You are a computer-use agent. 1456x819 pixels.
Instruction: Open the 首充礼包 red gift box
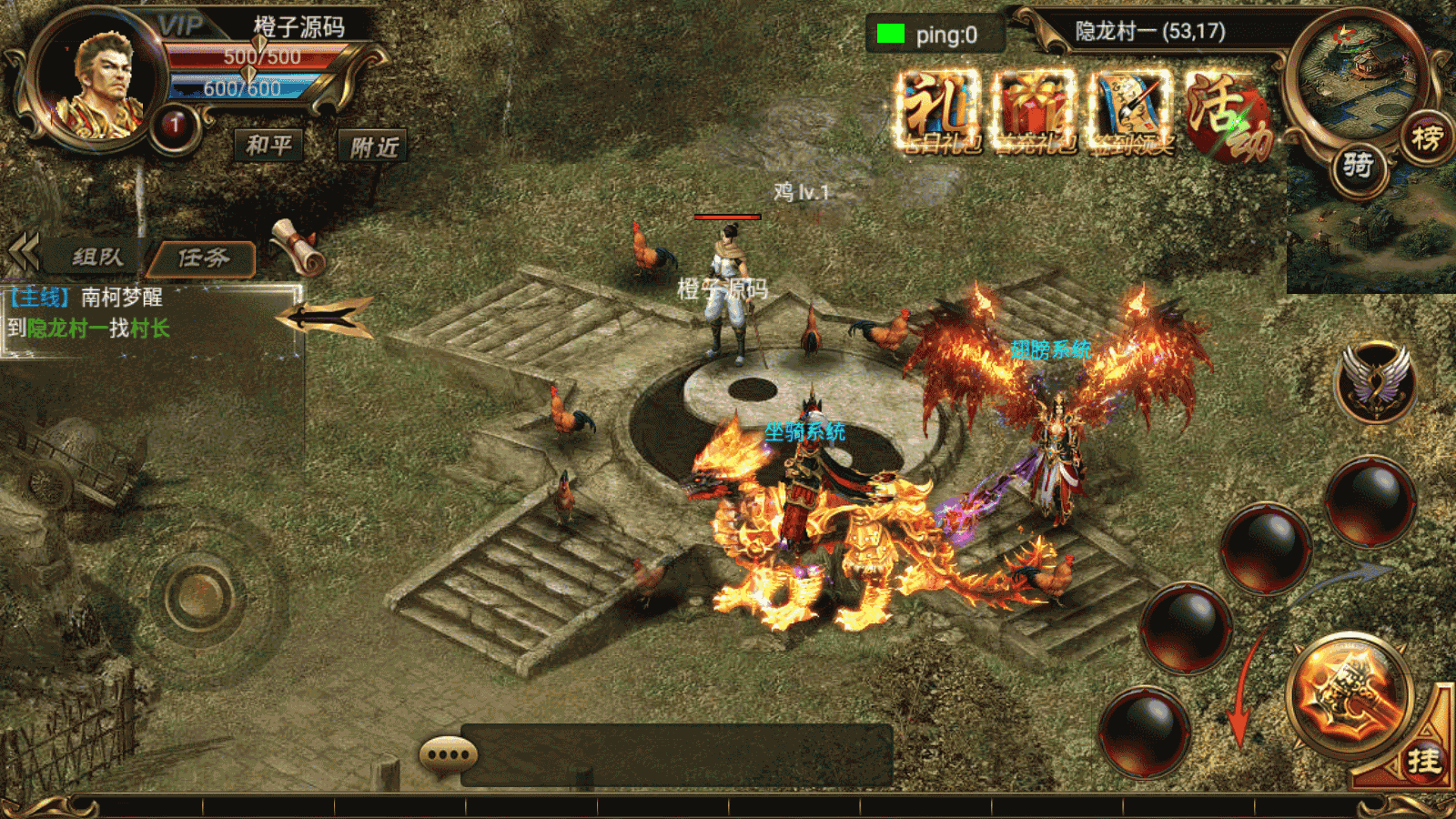(x=1036, y=112)
